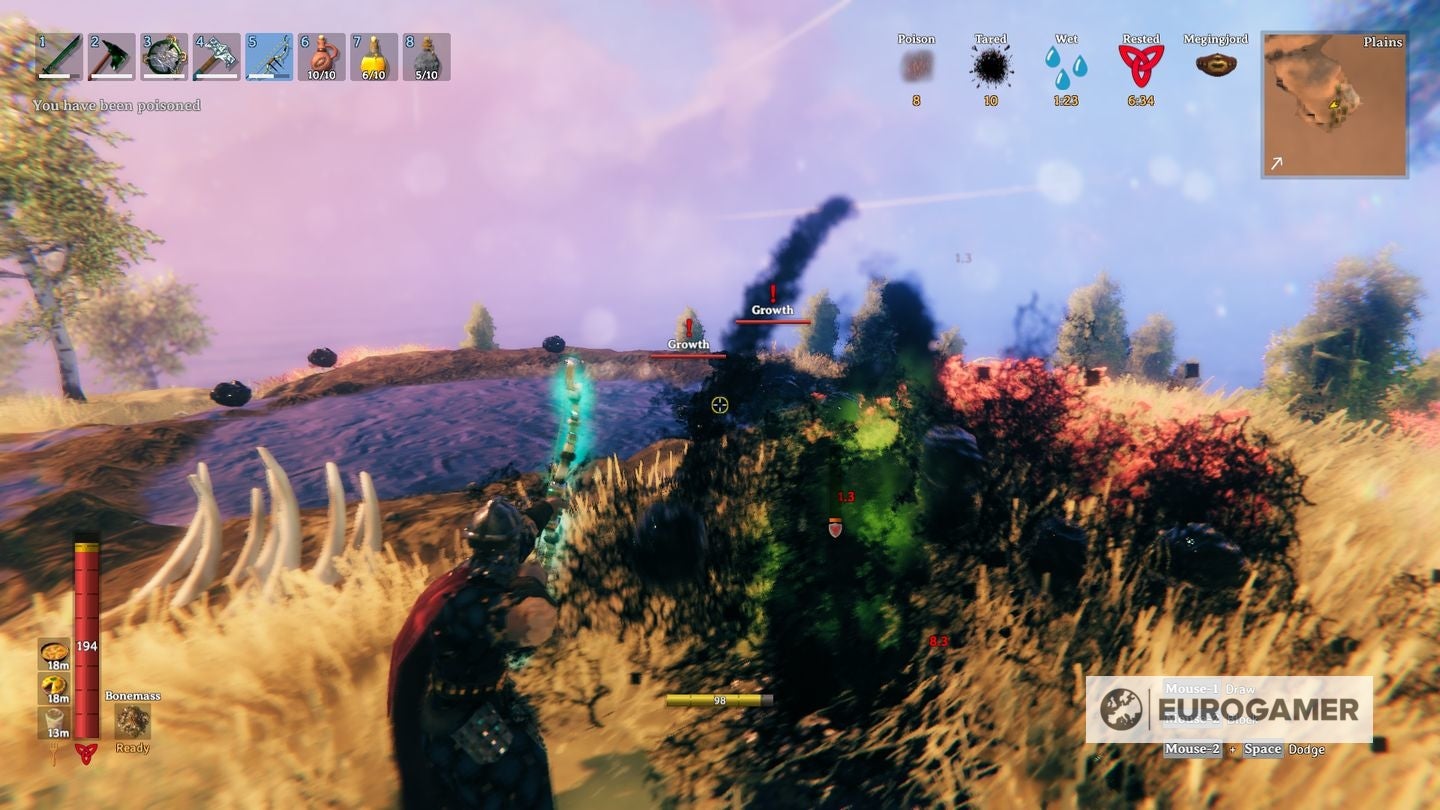Drink the stamina mead in slot 7
The width and height of the screenshot is (1440, 810).
point(376,57)
